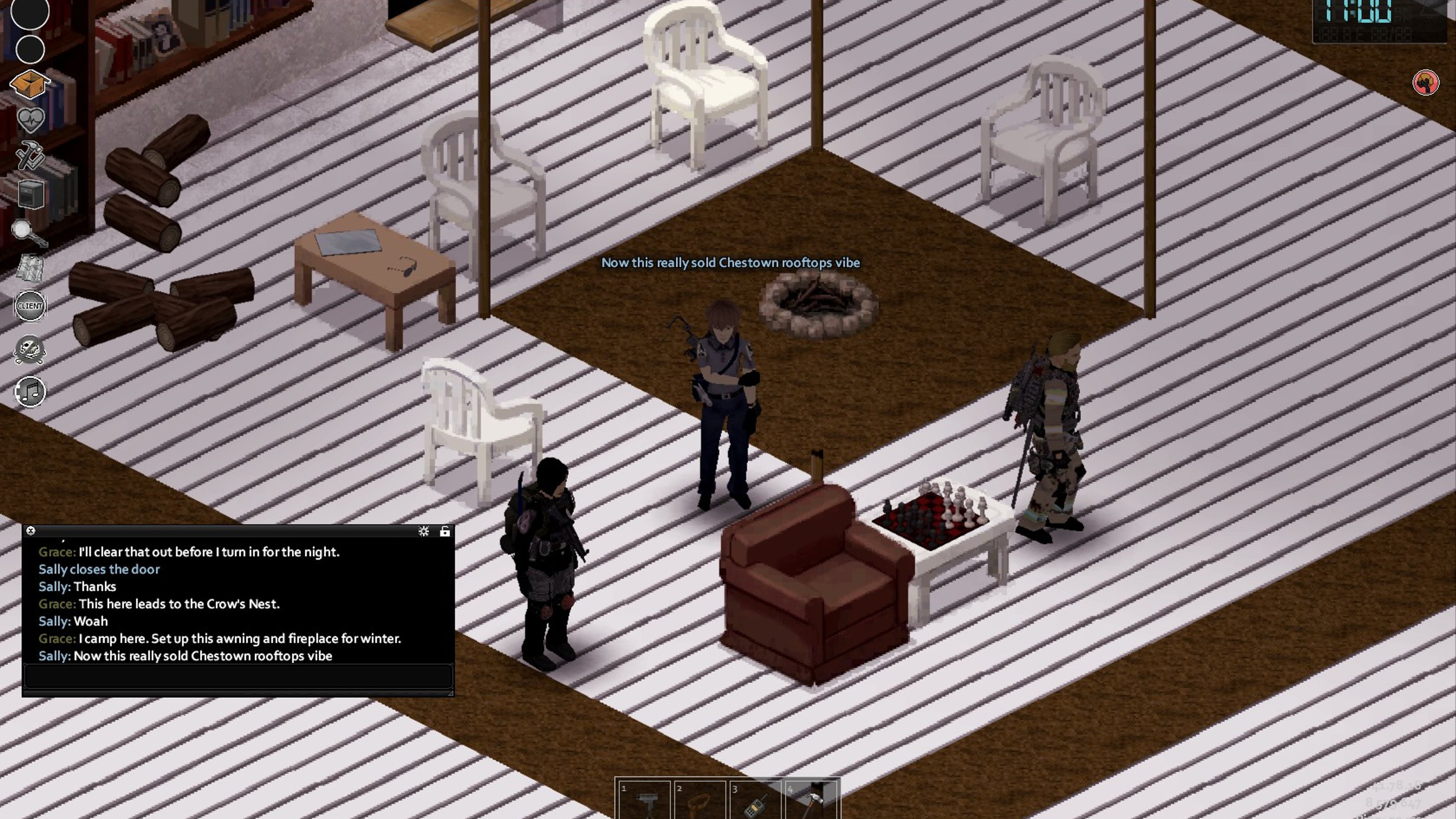The width and height of the screenshot is (1456, 819).
Task: Open chat settings gear
Action: 423,531
